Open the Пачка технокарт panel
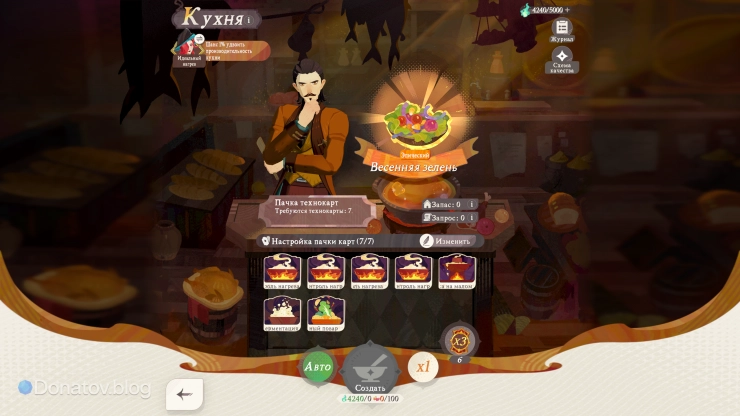 pos(313,207)
